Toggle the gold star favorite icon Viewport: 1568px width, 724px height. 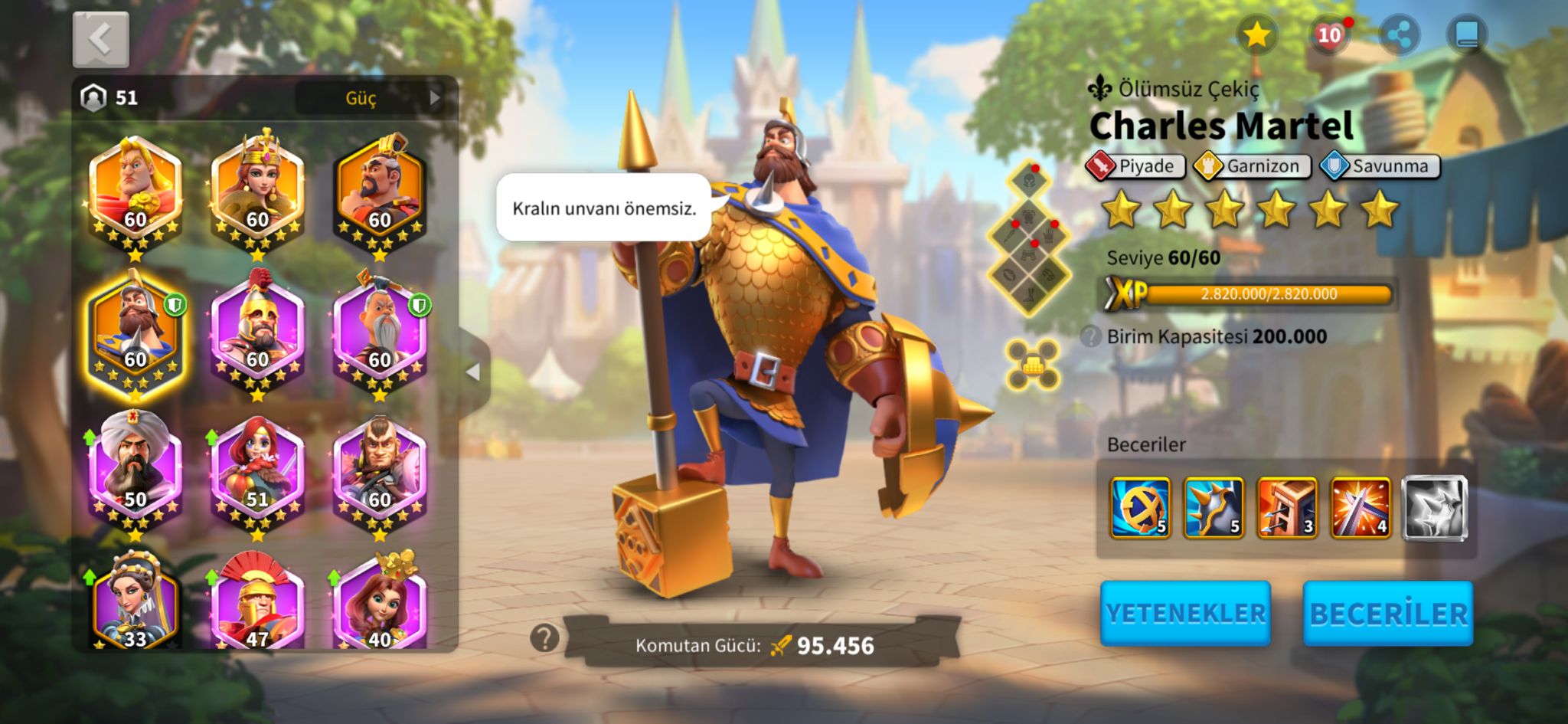pos(1256,35)
